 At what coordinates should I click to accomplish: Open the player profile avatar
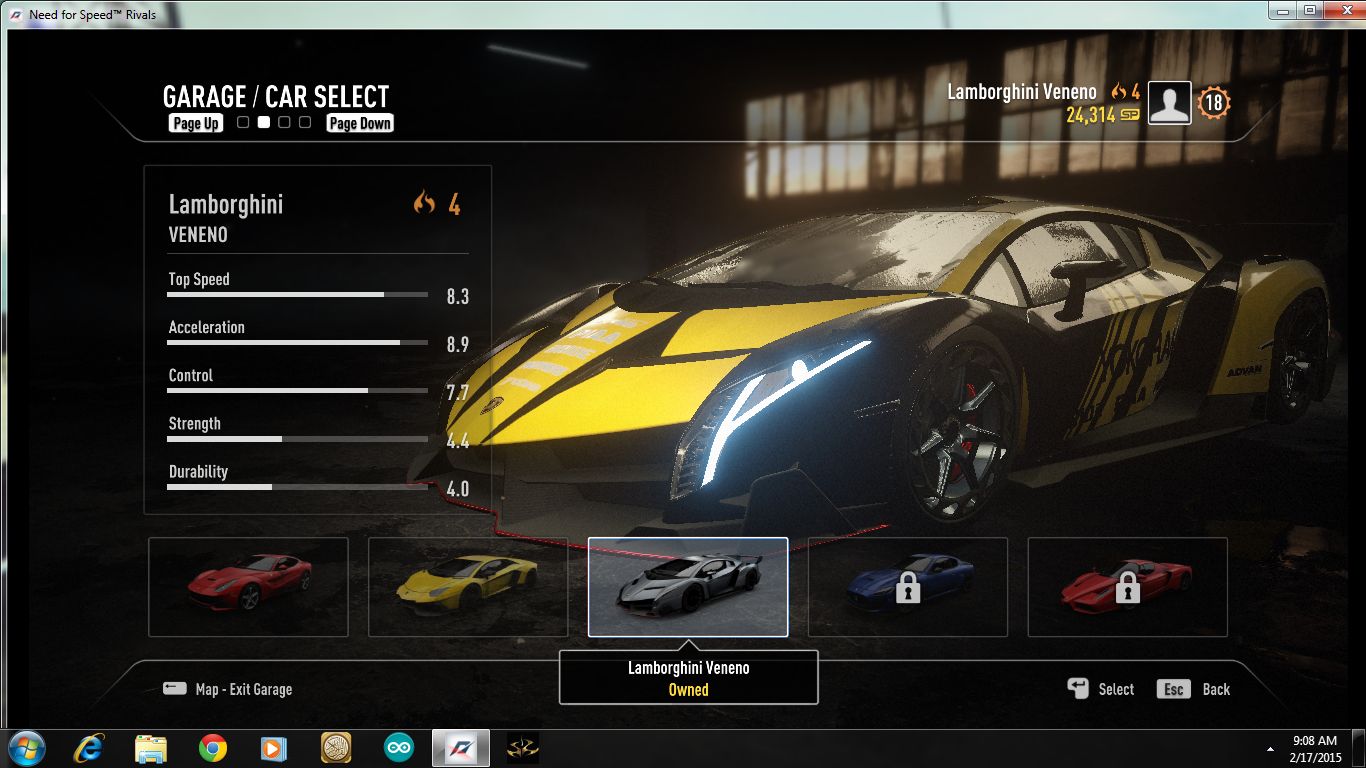click(x=1170, y=103)
